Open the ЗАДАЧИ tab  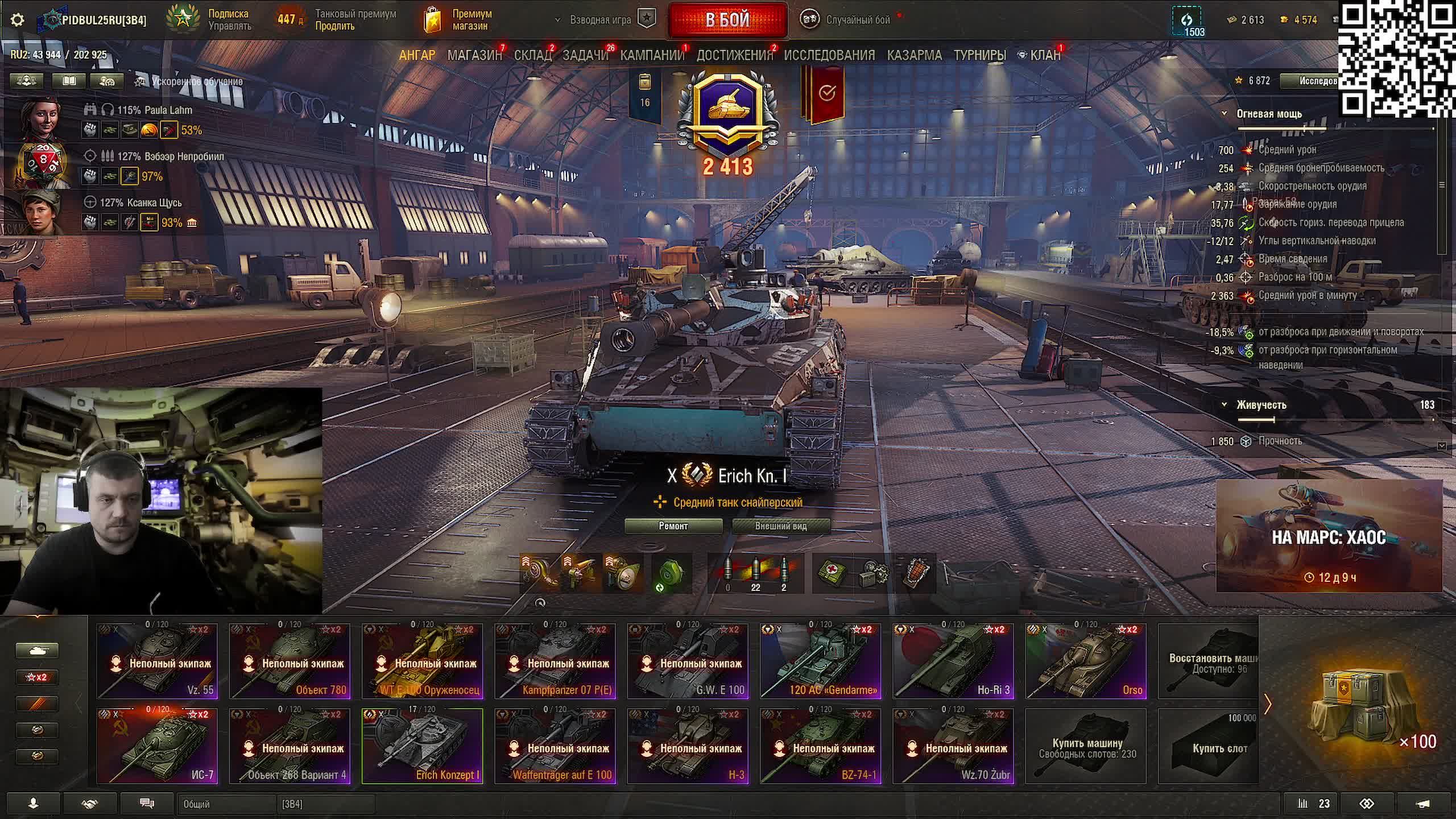(x=585, y=55)
